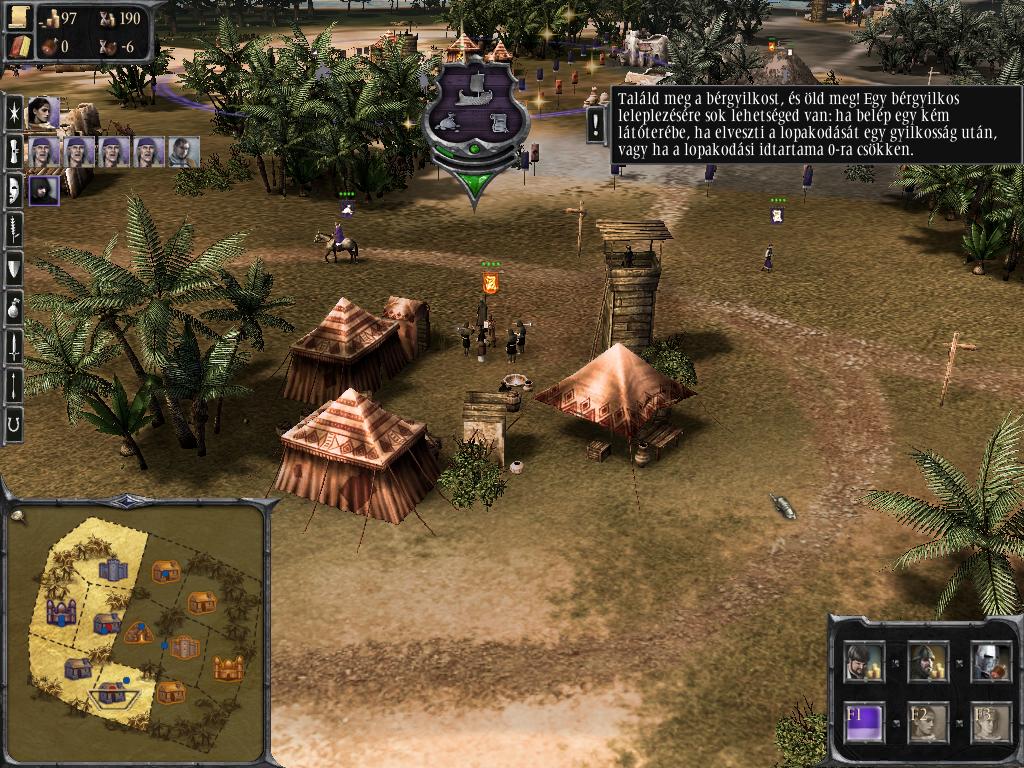Select the grey castle on the minimap
Image resolution: width=1024 pixels, height=768 pixels.
tap(113, 570)
